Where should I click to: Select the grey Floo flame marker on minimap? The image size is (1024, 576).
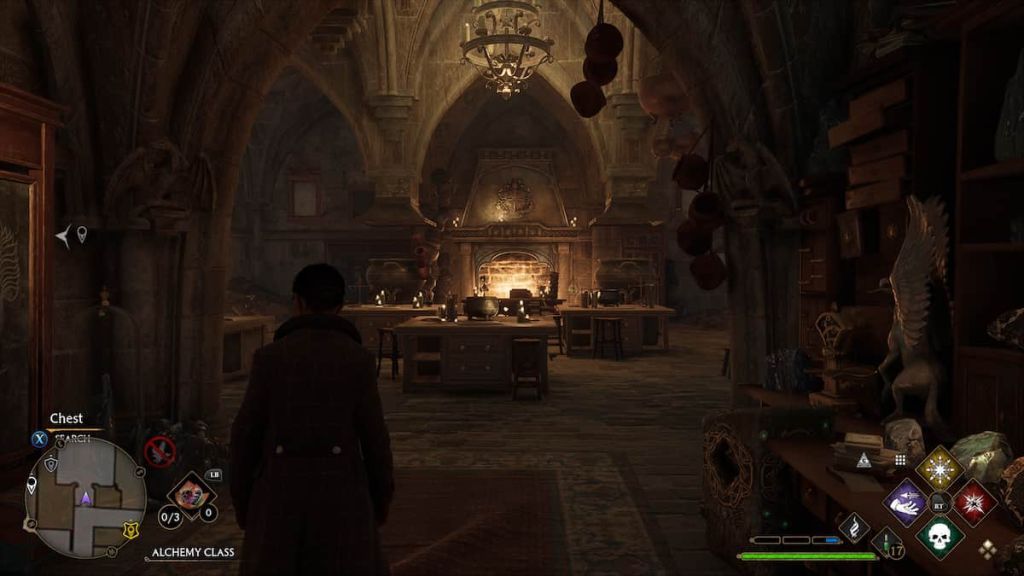[x=51, y=465]
